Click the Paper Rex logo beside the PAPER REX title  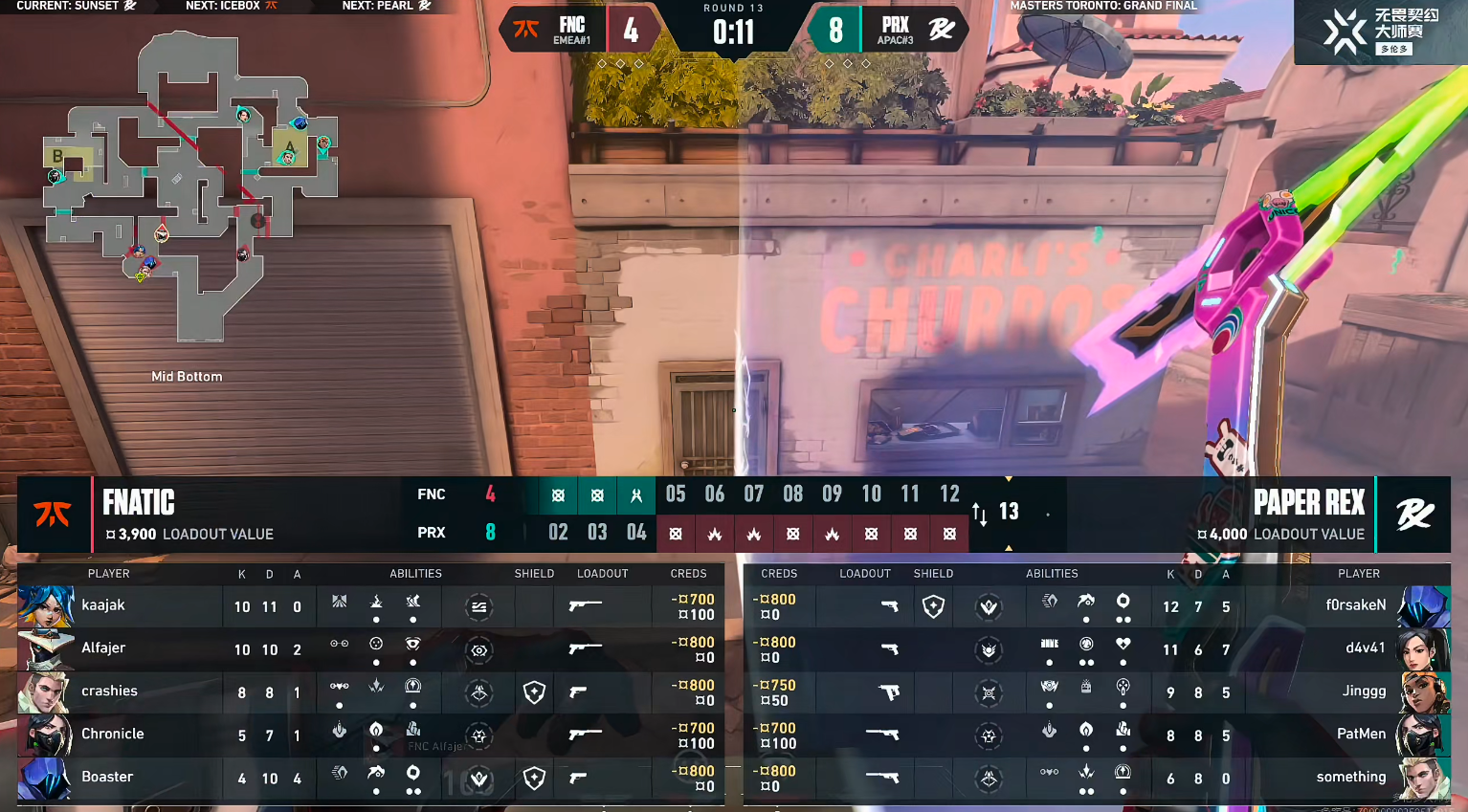(x=1414, y=515)
